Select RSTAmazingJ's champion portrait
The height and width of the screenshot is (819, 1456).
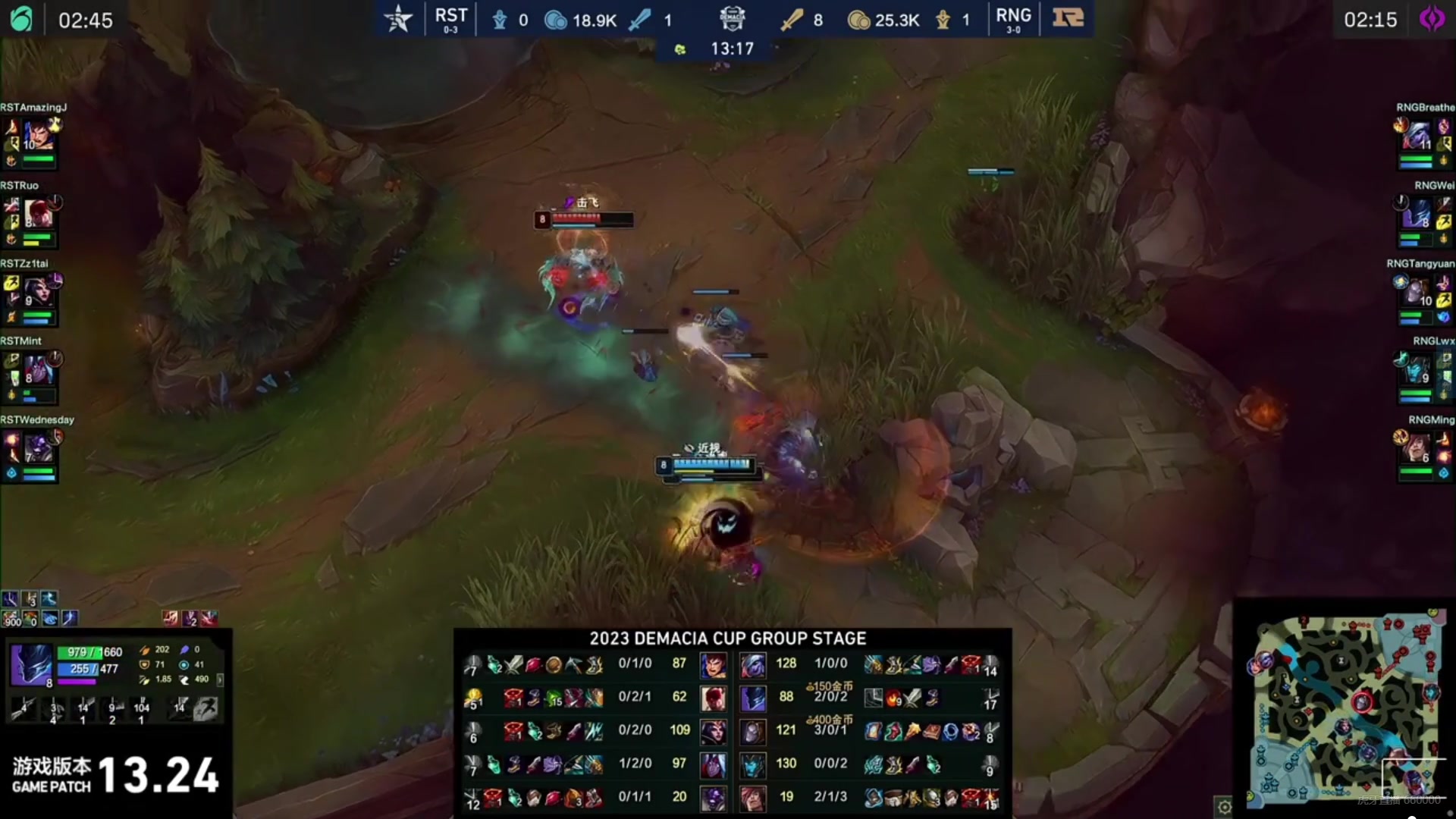click(x=36, y=136)
